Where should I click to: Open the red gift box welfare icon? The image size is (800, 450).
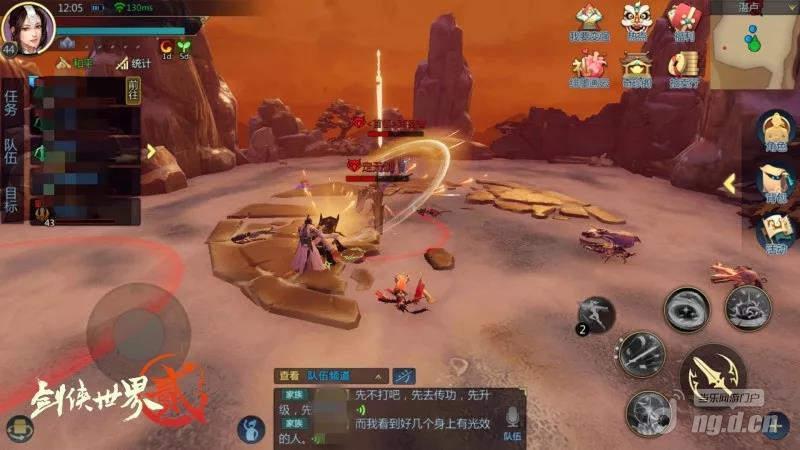click(683, 21)
